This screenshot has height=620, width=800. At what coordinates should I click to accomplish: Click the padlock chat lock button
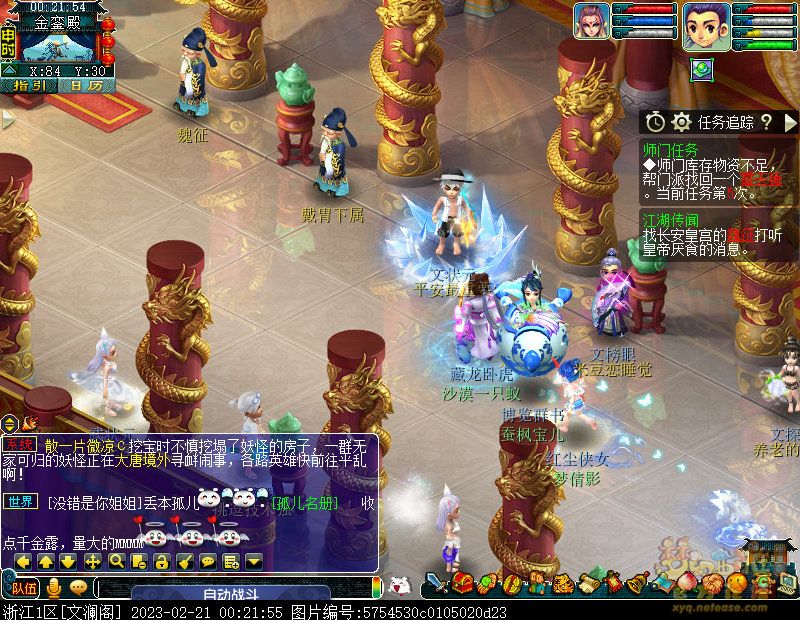click(x=163, y=562)
